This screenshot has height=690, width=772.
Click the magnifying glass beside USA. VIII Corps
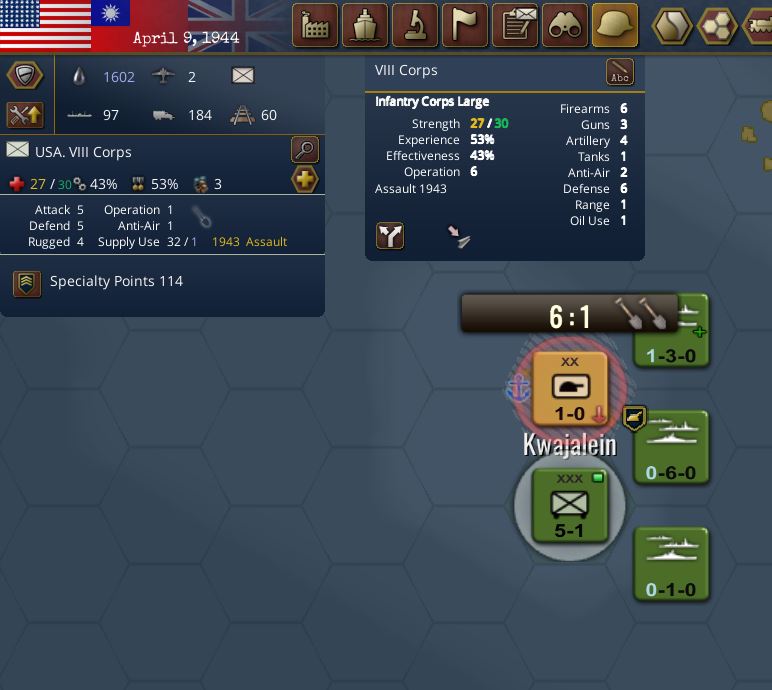click(305, 150)
